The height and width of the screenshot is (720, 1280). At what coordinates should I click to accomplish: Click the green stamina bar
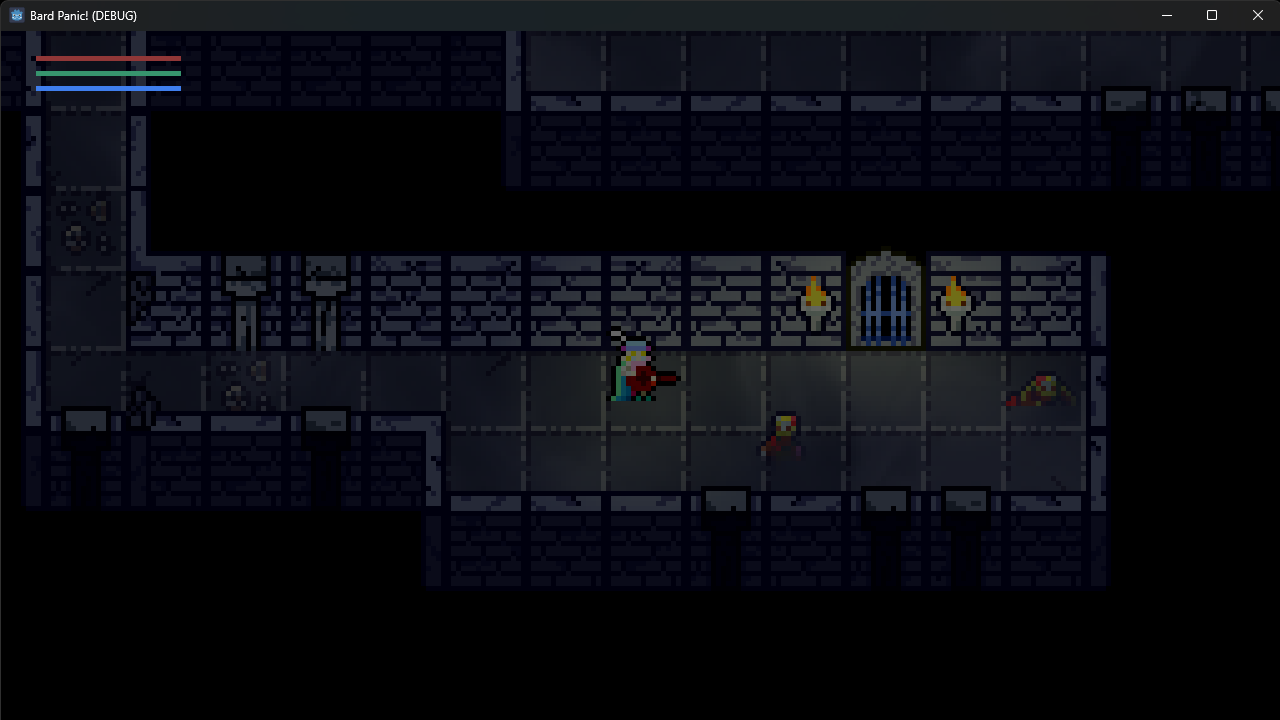(x=108, y=74)
